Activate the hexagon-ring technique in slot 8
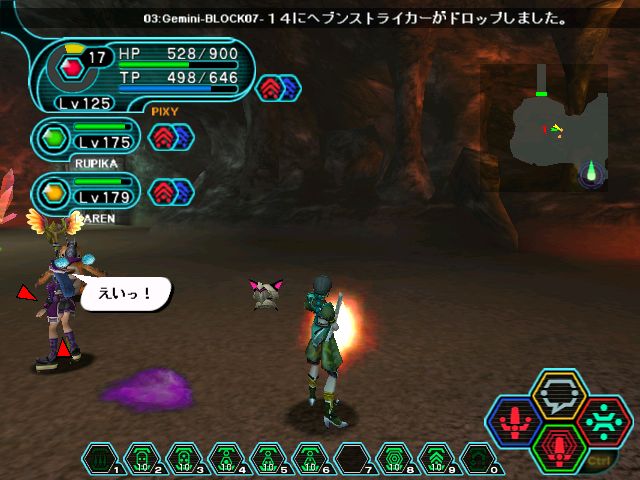Screen dimensions: 640x480 [x=394, y=458]
